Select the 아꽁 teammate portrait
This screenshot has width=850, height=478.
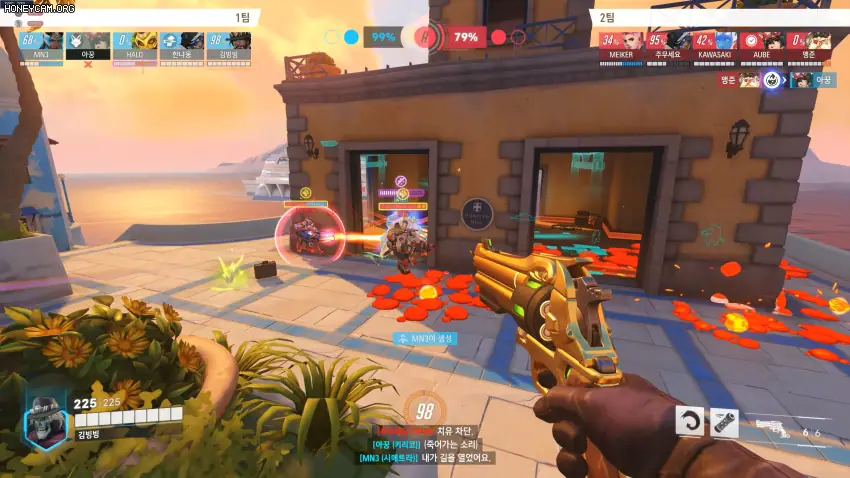click(96, 41)
